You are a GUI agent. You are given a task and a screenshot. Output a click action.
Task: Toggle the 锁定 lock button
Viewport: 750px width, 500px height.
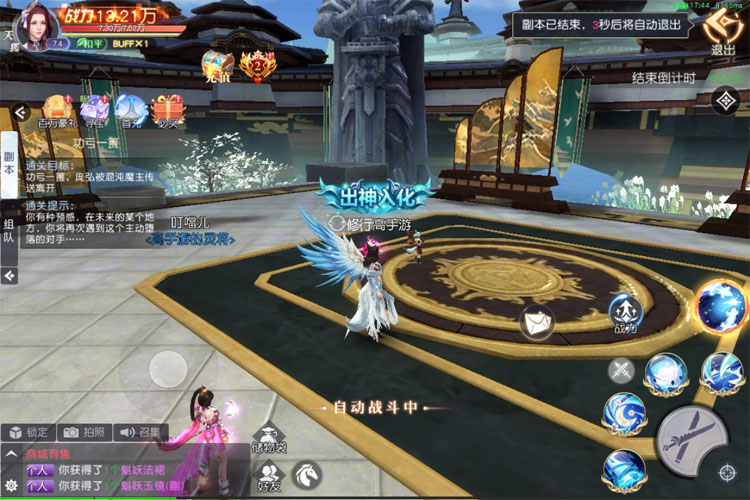tap(28, 433)
